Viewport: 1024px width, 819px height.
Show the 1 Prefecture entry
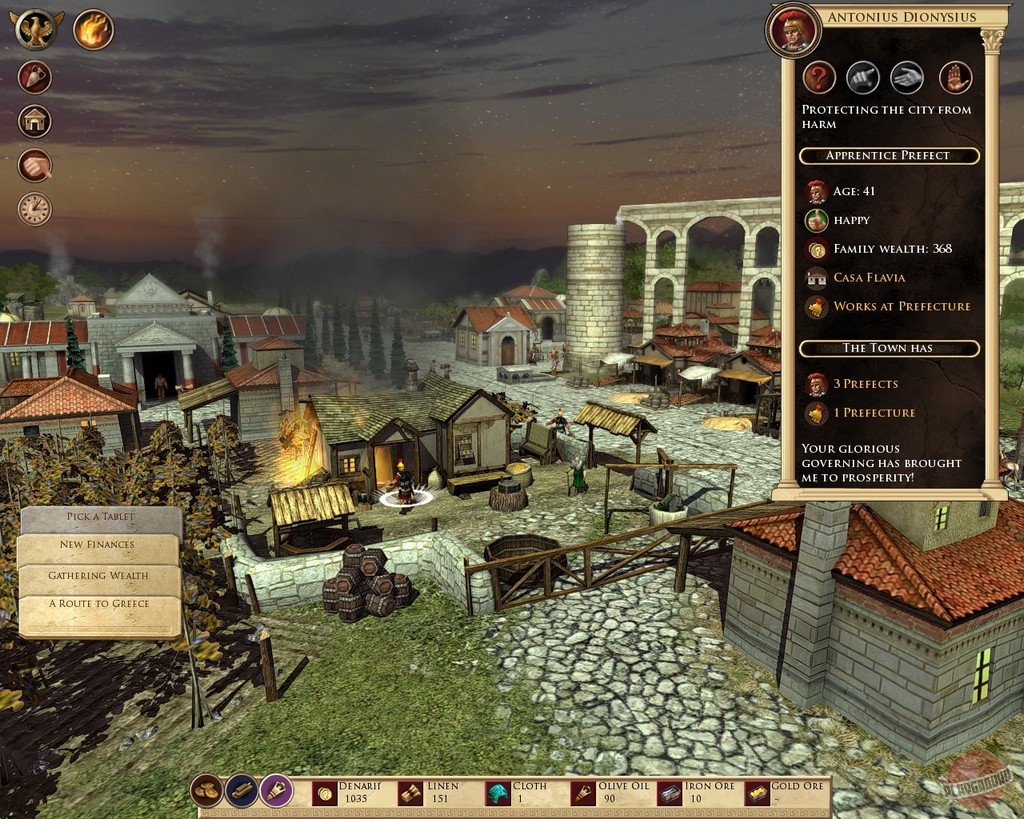[x=874, y=412]
